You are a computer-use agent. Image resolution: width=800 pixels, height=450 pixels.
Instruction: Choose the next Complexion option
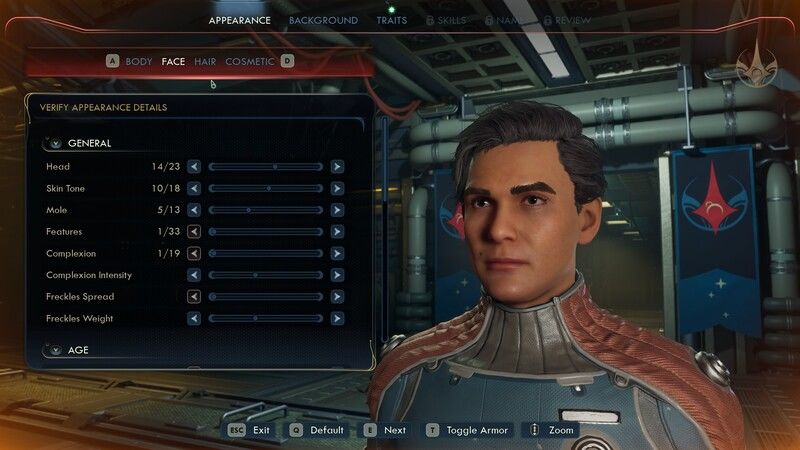tap(338, 253)
